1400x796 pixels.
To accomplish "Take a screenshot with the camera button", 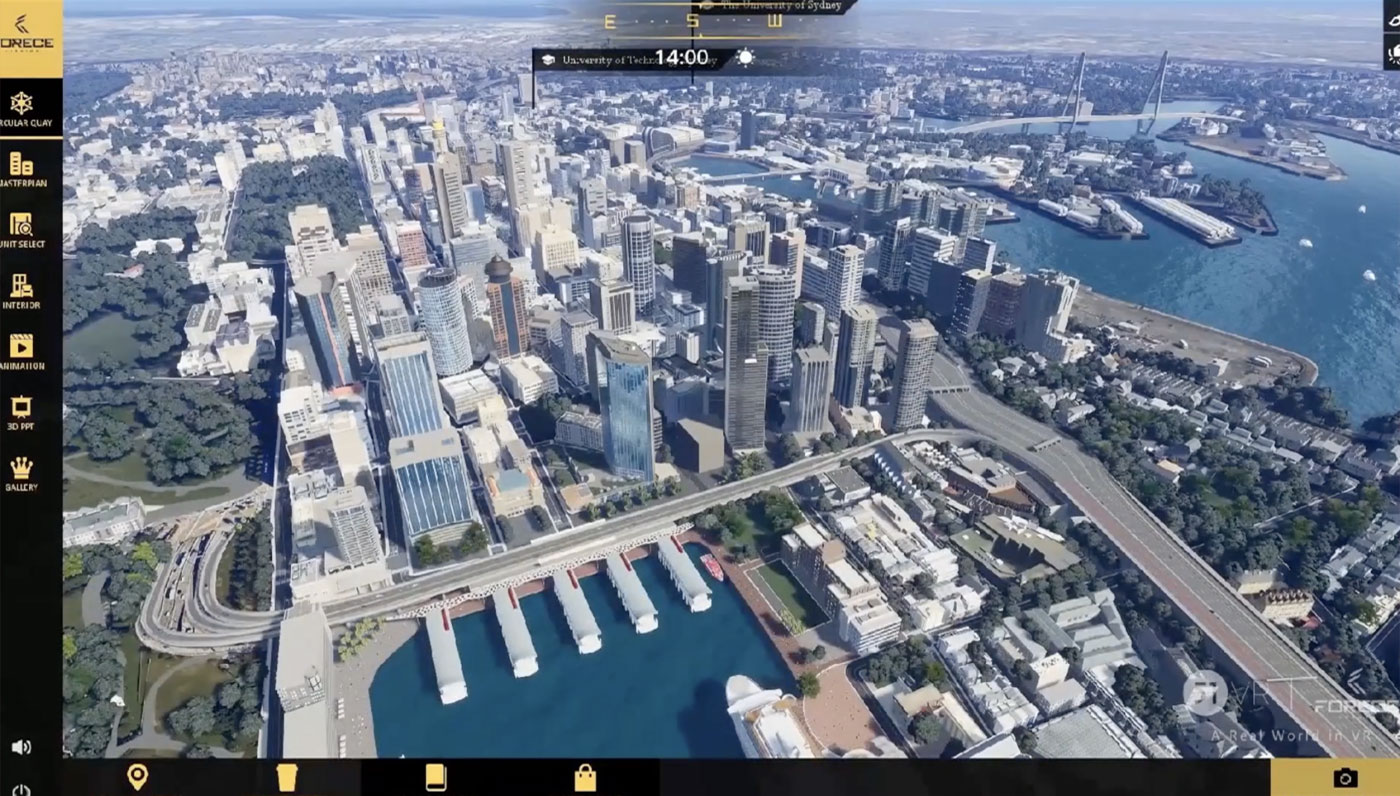I will [x=1345, y=777].
